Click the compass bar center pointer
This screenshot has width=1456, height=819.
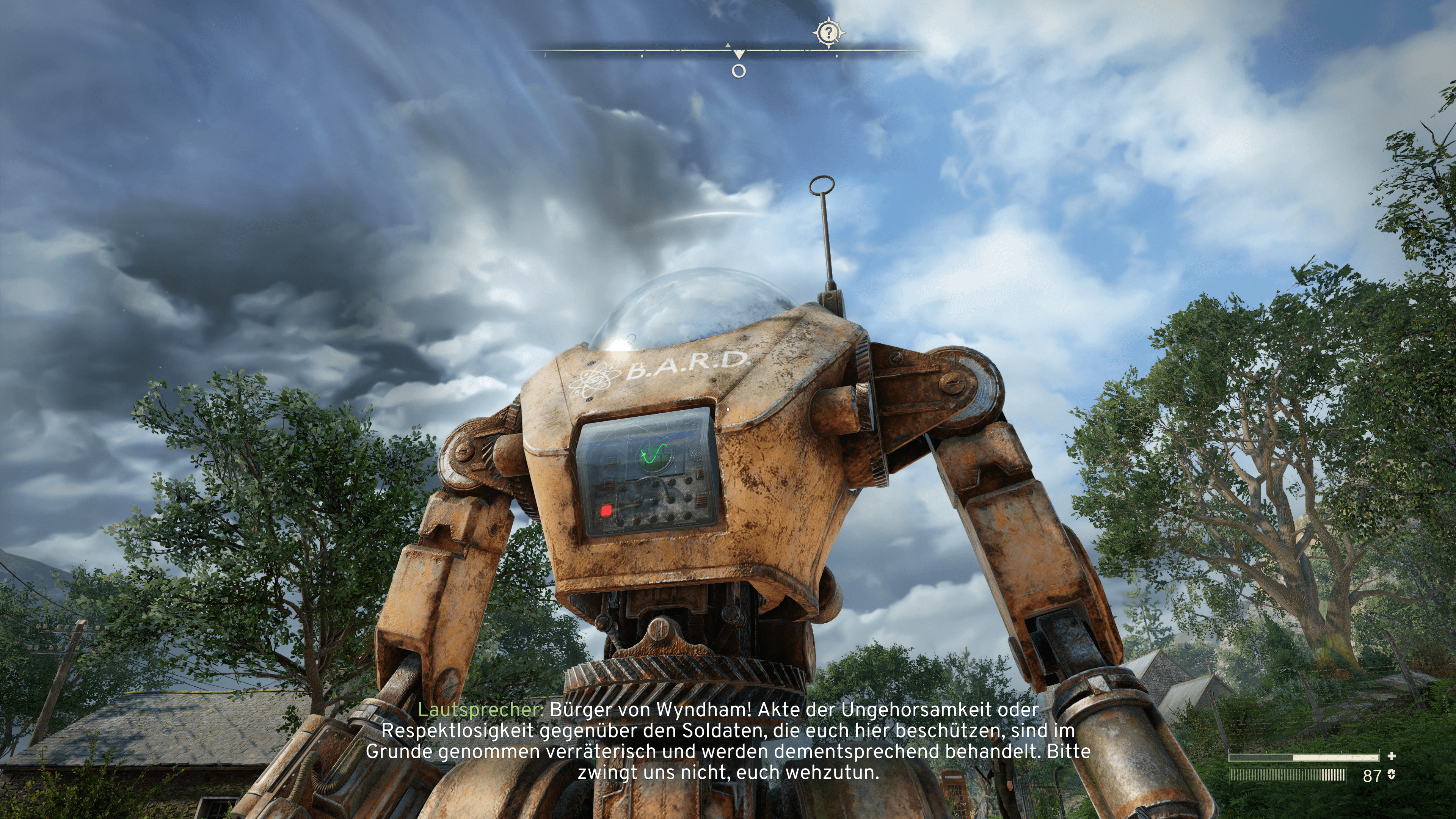[739, 54]
